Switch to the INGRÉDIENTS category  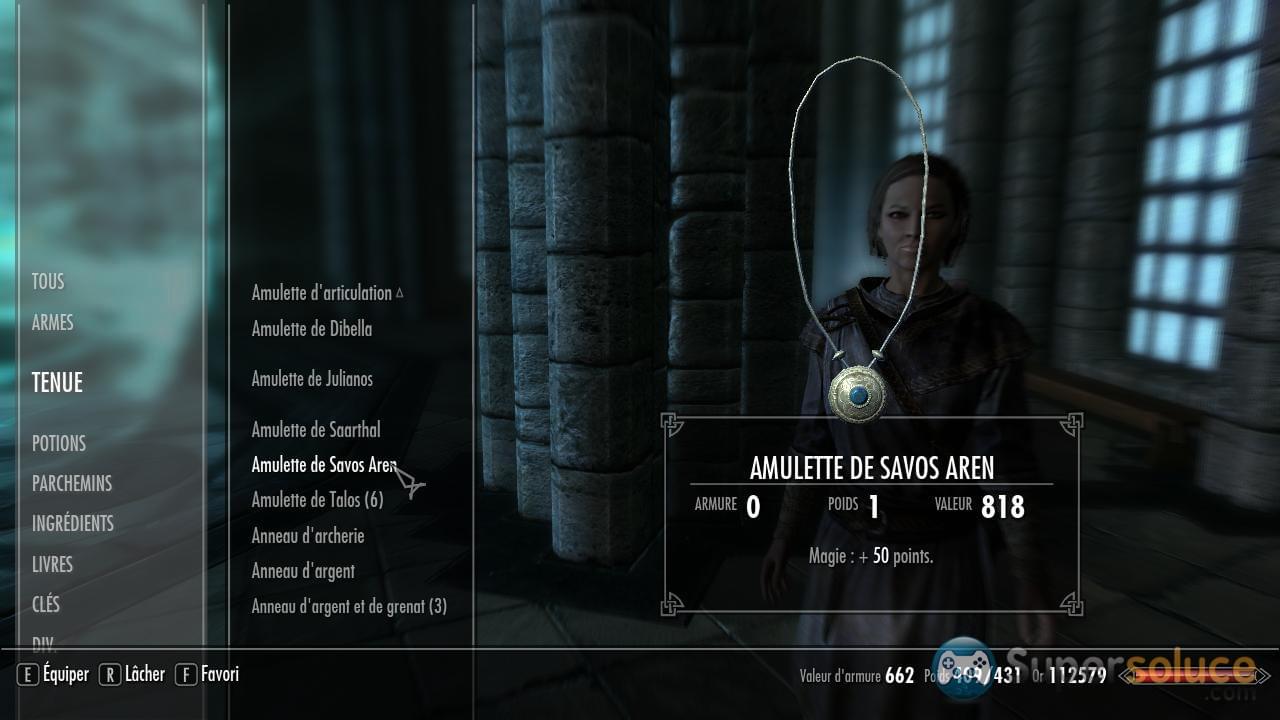click(x=73, y=523)
